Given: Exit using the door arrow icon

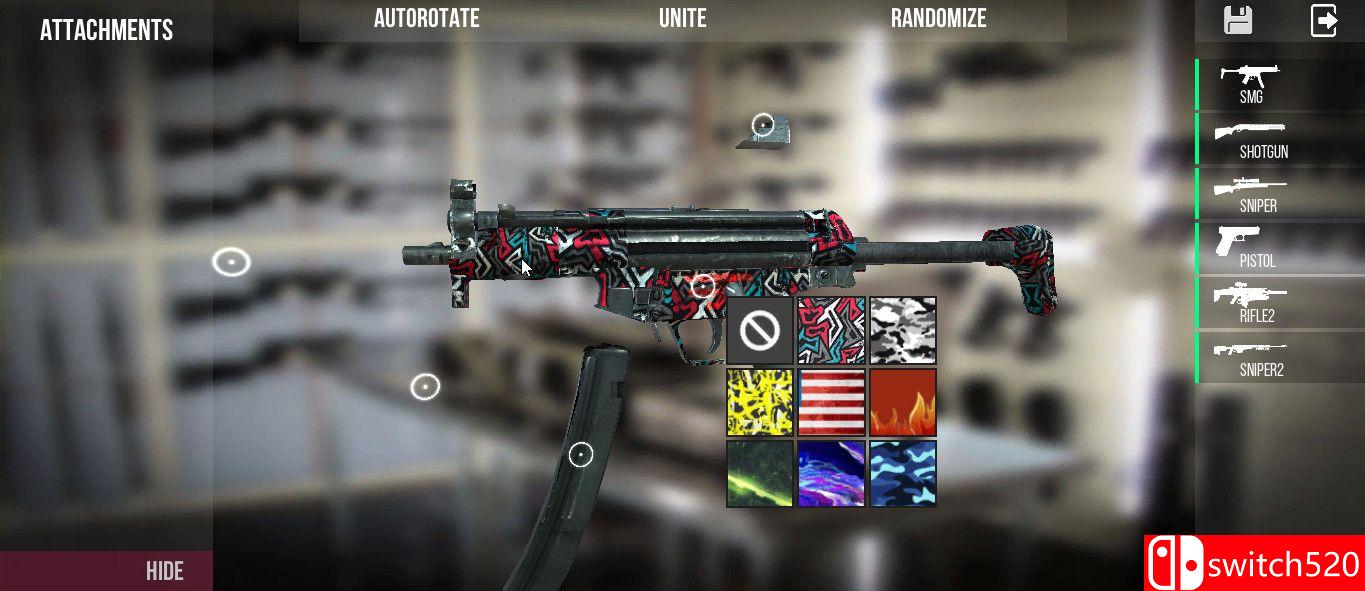Looking at the screenshot, I should [1324, 20].
